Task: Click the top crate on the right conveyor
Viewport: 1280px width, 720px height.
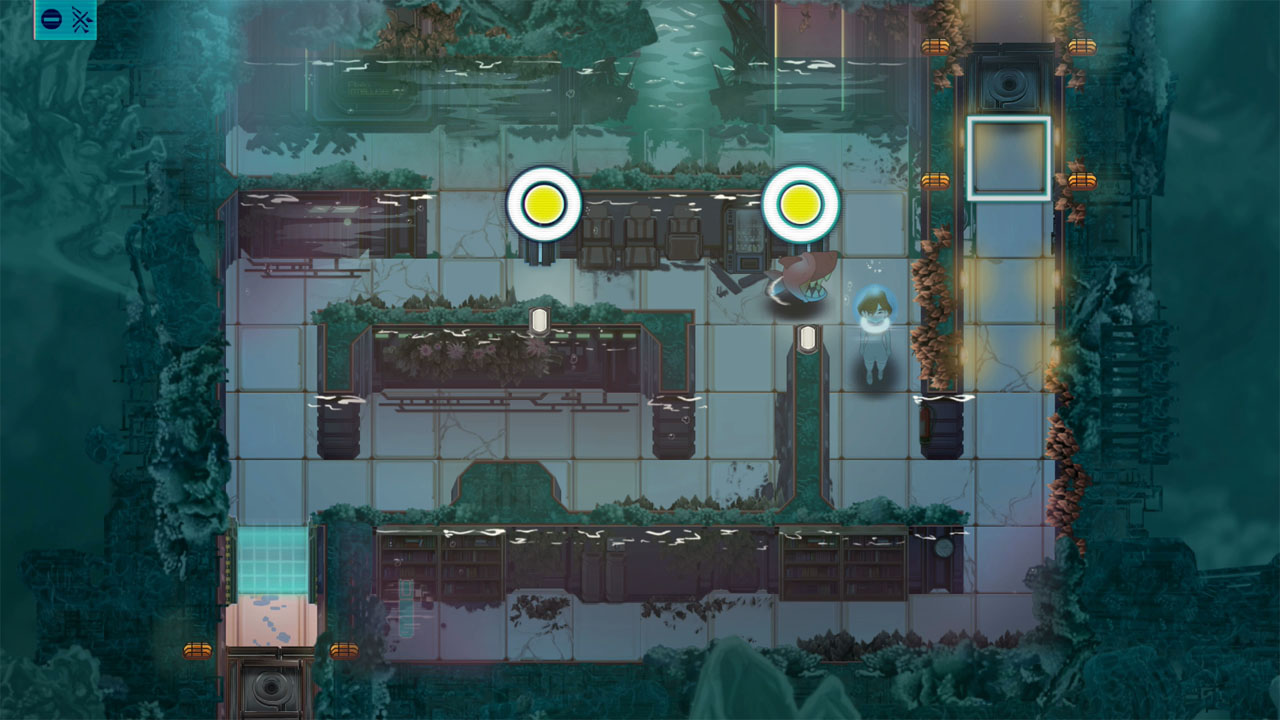Action: [x=935, y=45]
